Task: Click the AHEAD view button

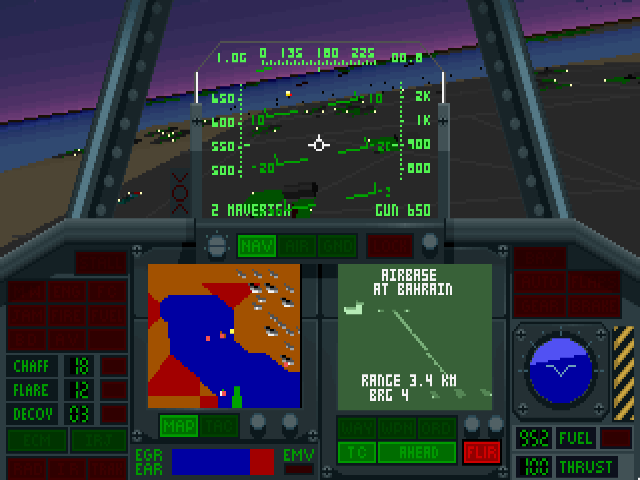Action: click(416, 451)
